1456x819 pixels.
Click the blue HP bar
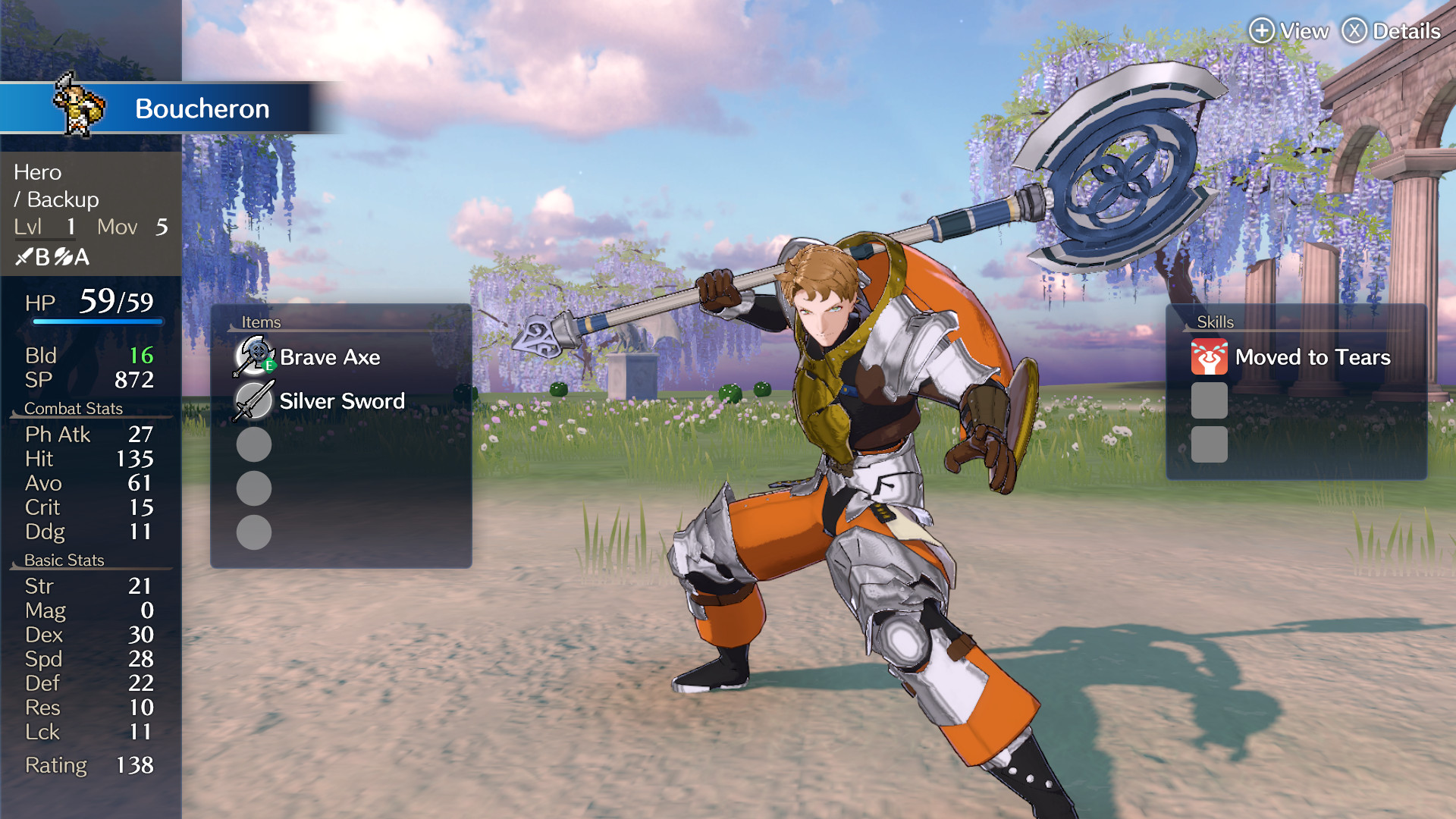tap(96, 322)
